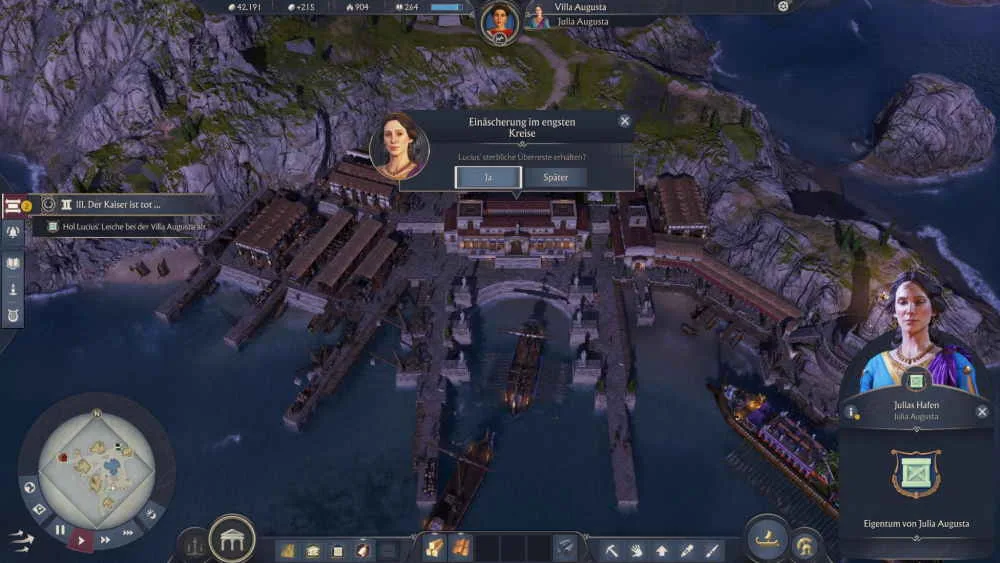Select the pipette copy tool

point(687,549)
